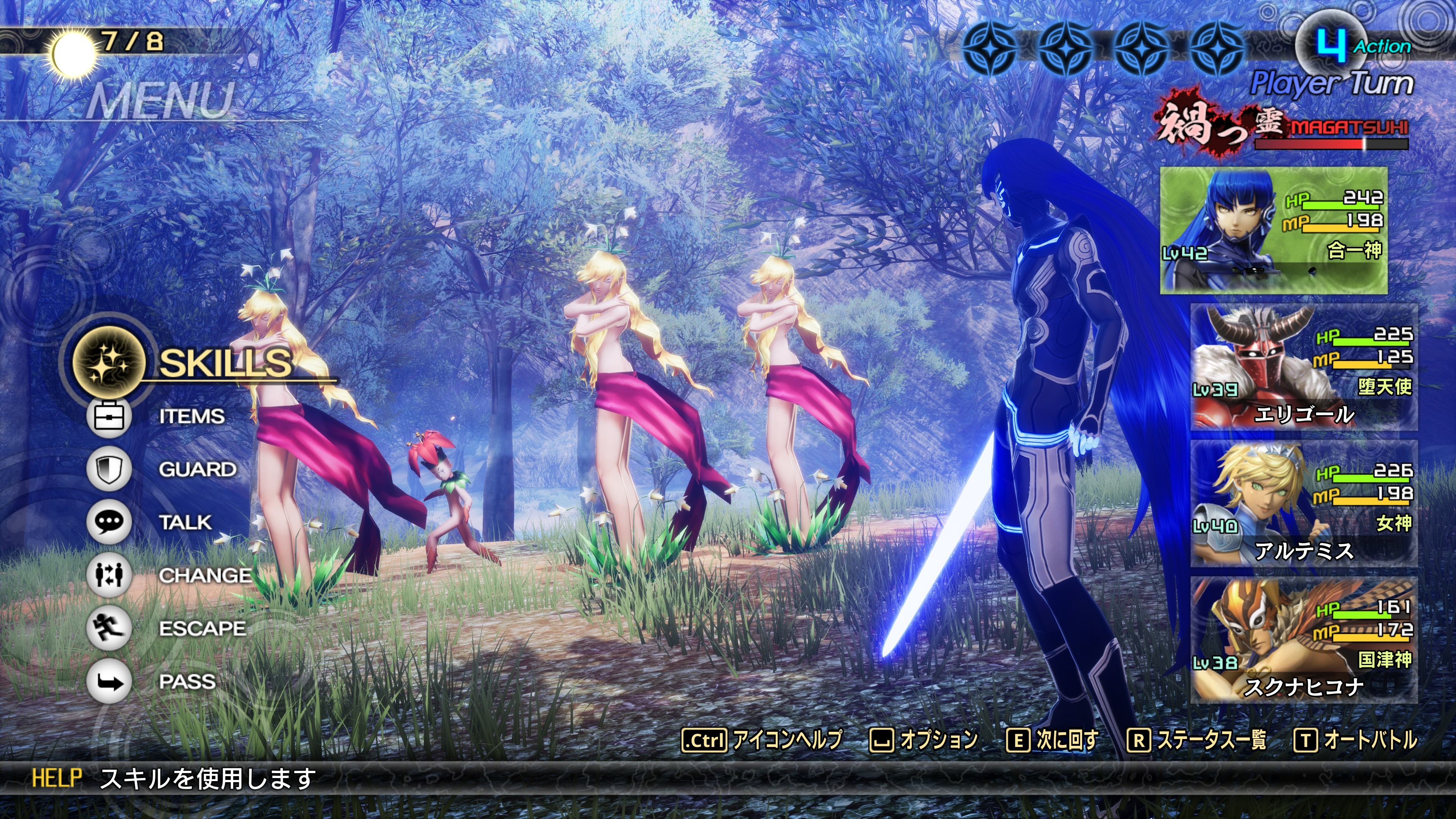Image resolution: width=1456 pixels, height=819 pixels.
Task: Click the briefcase ITEMS icon
Action: (108, 417)
